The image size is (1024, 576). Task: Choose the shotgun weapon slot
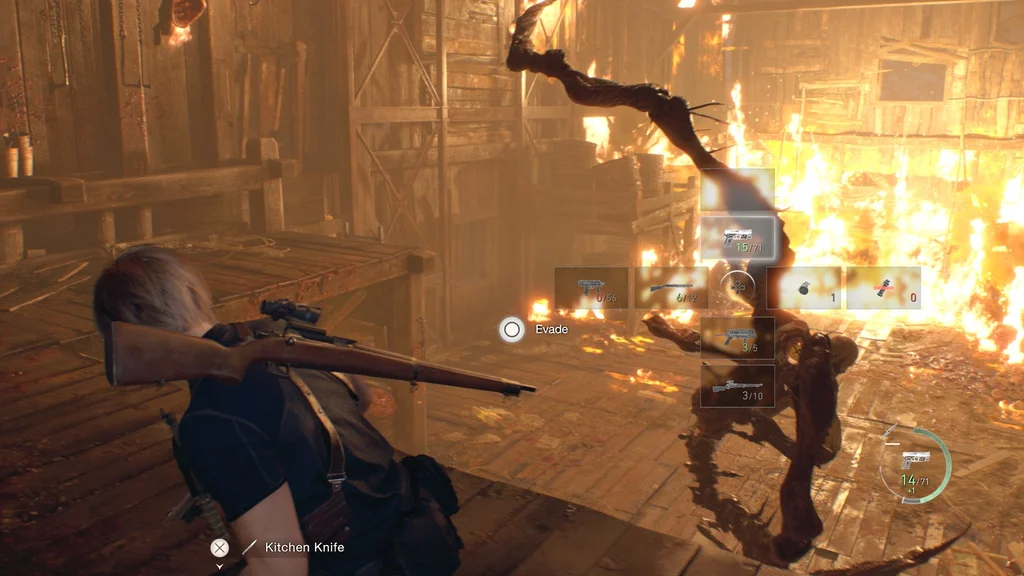coord(671,288)
